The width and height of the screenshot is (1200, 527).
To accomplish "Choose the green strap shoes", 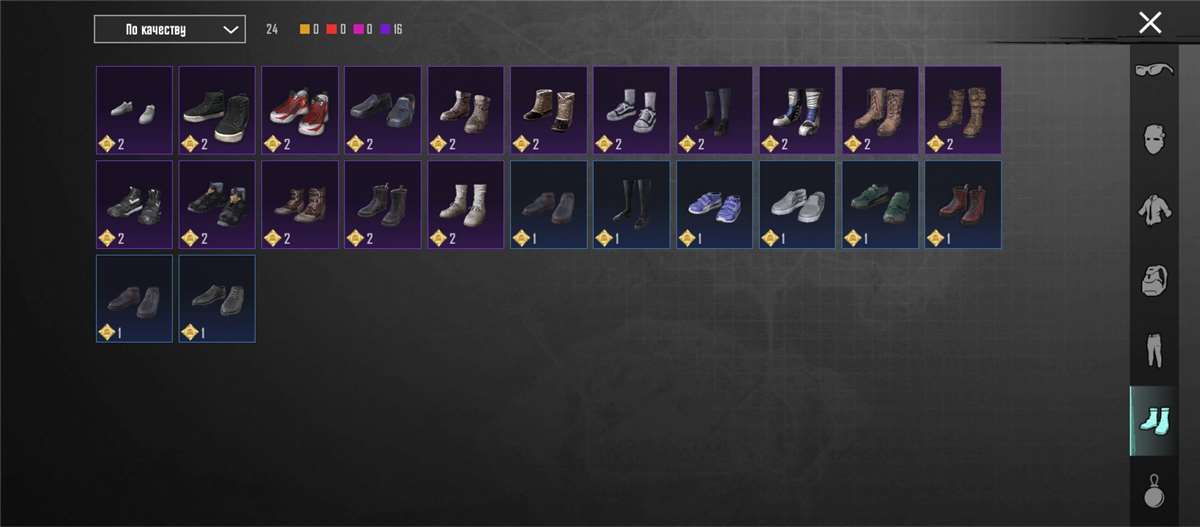I will (x=881, y=205).
